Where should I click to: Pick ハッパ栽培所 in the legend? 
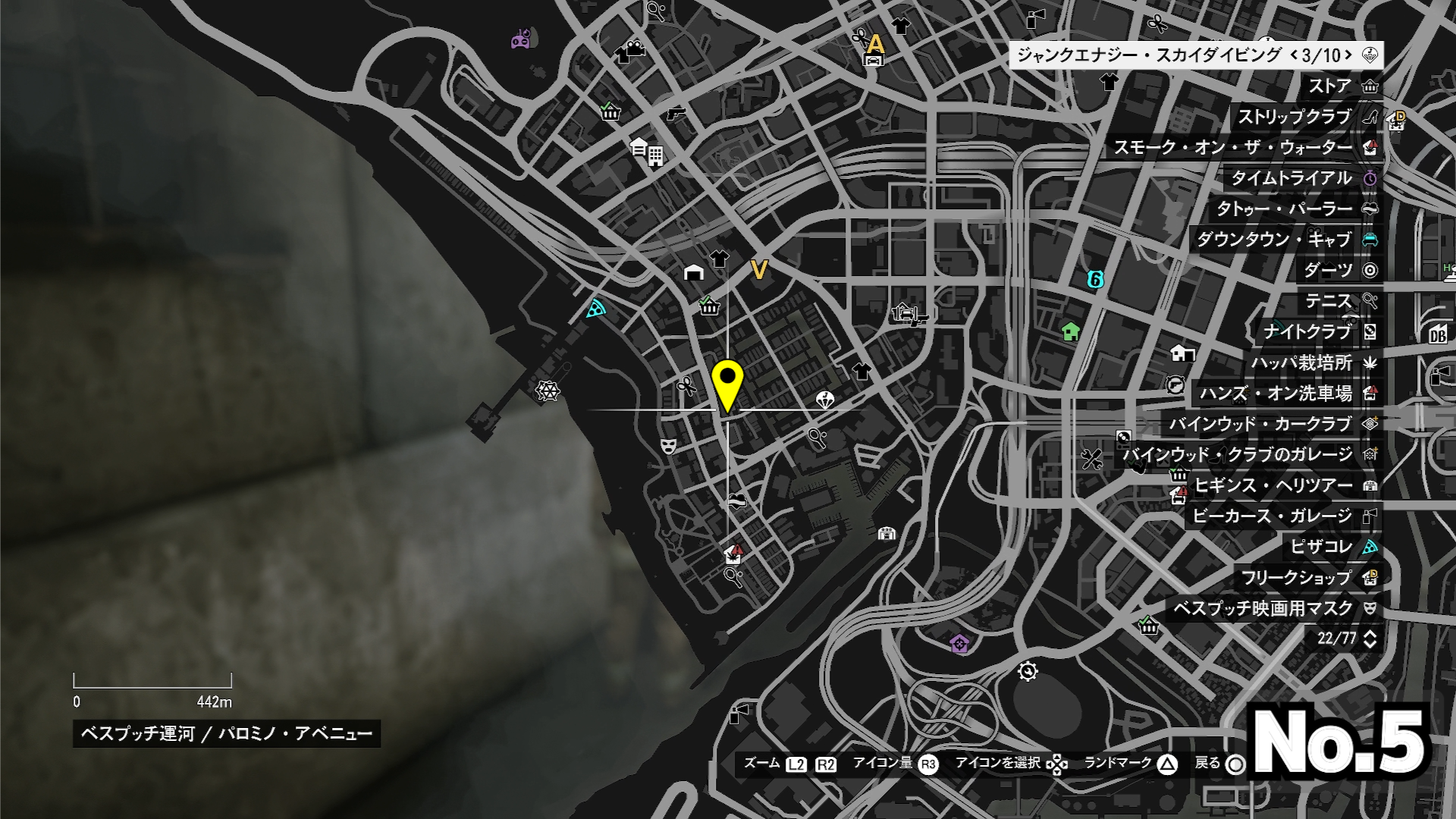pos(1313,362)
